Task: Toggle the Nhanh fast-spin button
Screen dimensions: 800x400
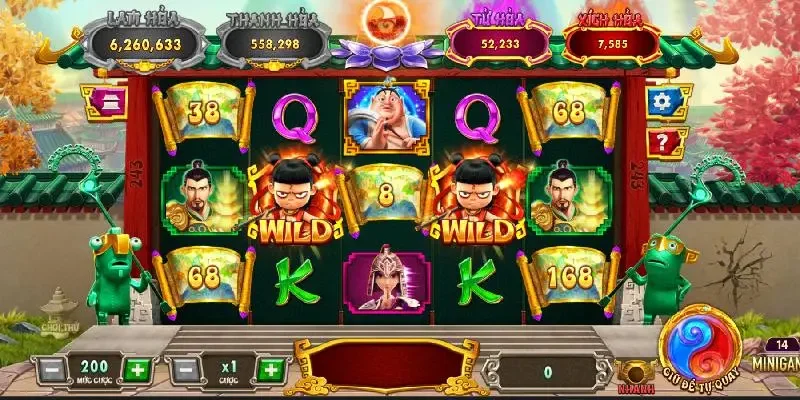Action: [x=631, y=374]
